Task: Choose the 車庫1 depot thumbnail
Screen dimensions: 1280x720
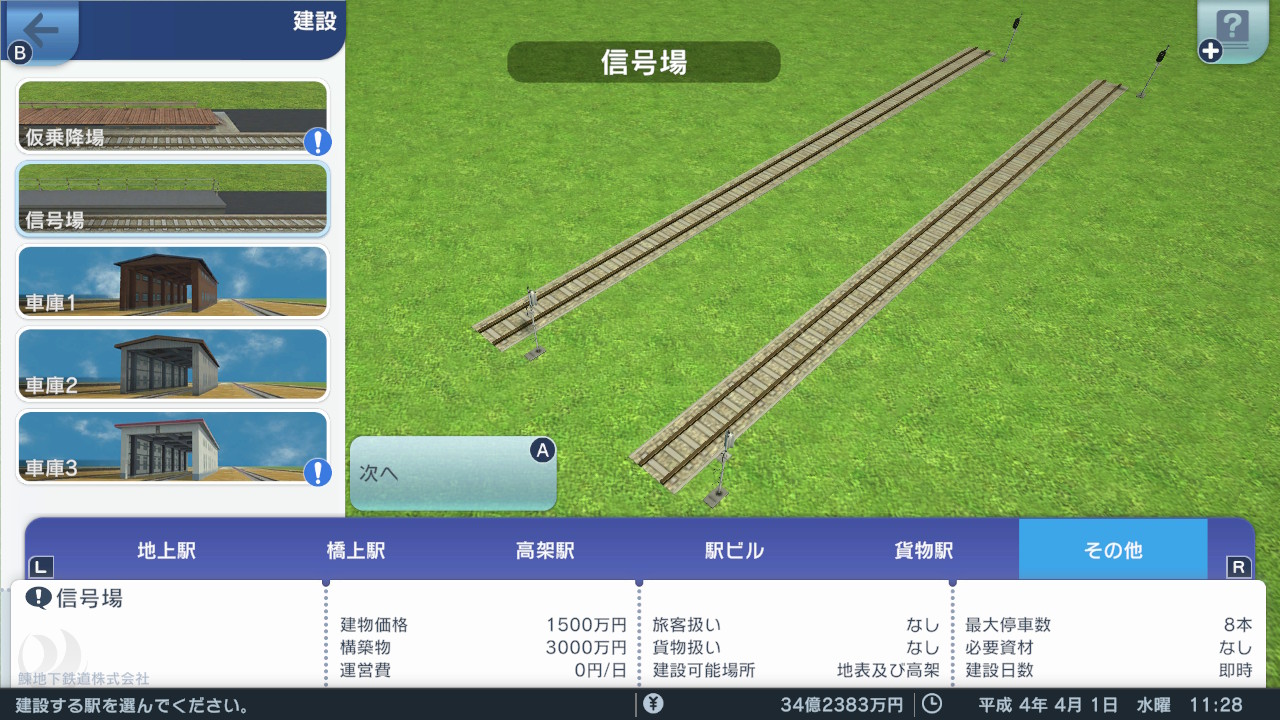Action: pyautogui.click(x=170, y=281)
